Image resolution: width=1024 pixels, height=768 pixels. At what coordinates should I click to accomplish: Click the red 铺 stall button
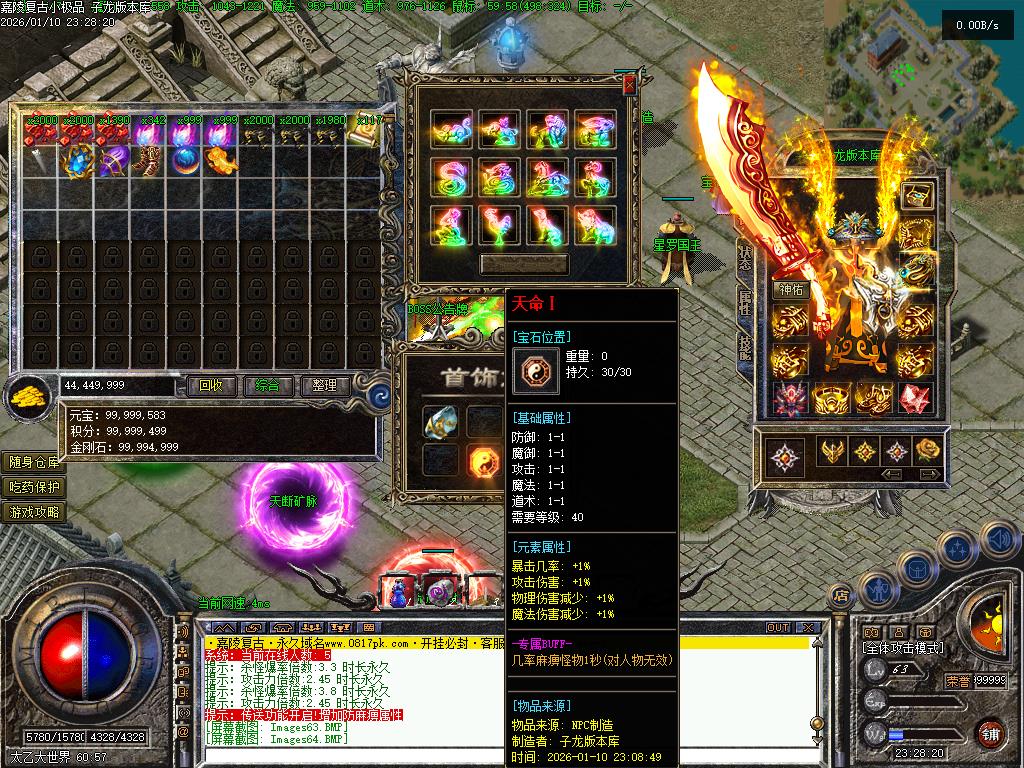(990, 733)
